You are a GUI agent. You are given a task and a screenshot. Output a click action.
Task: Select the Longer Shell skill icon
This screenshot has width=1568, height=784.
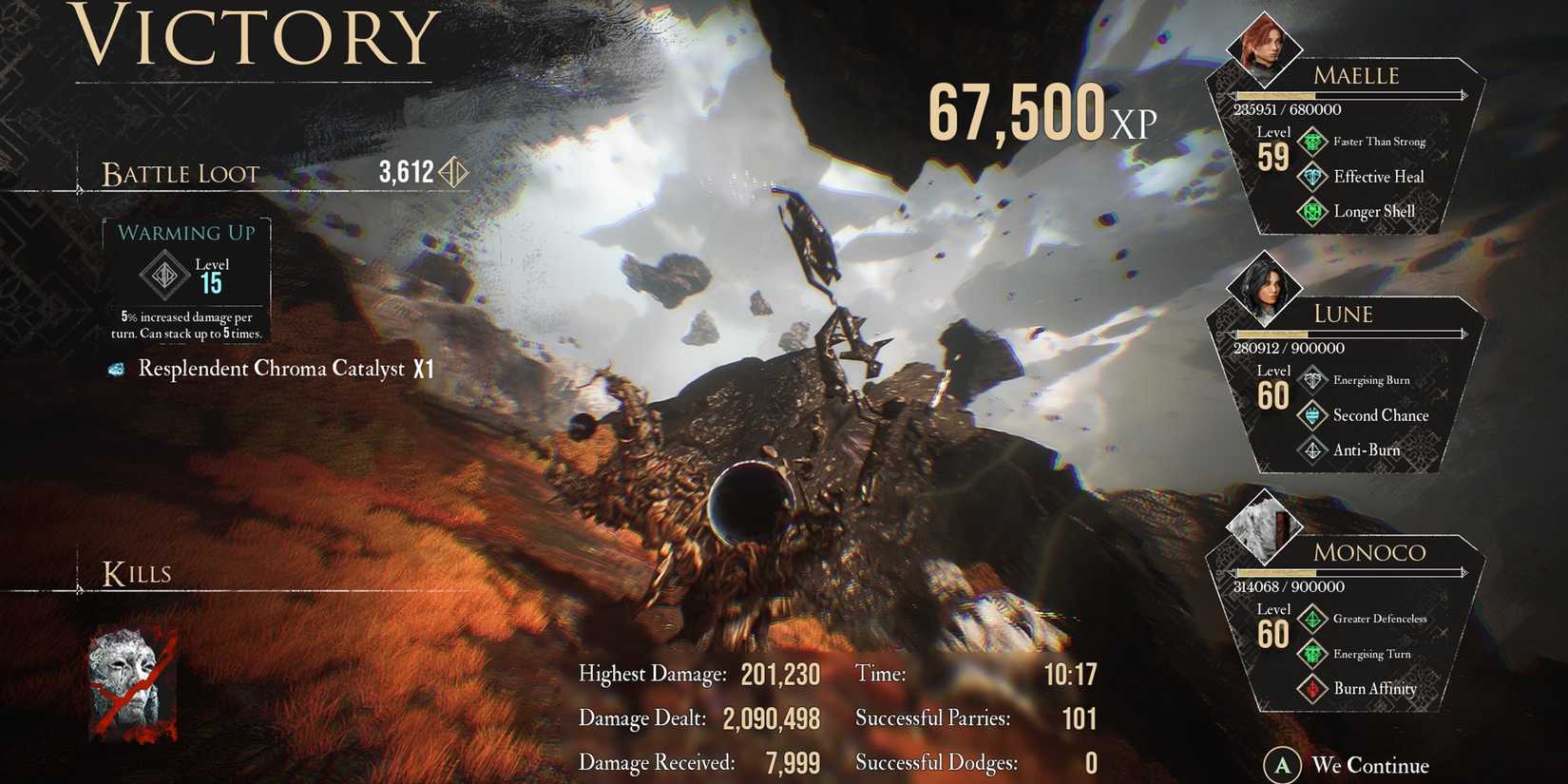[1313, 211]
